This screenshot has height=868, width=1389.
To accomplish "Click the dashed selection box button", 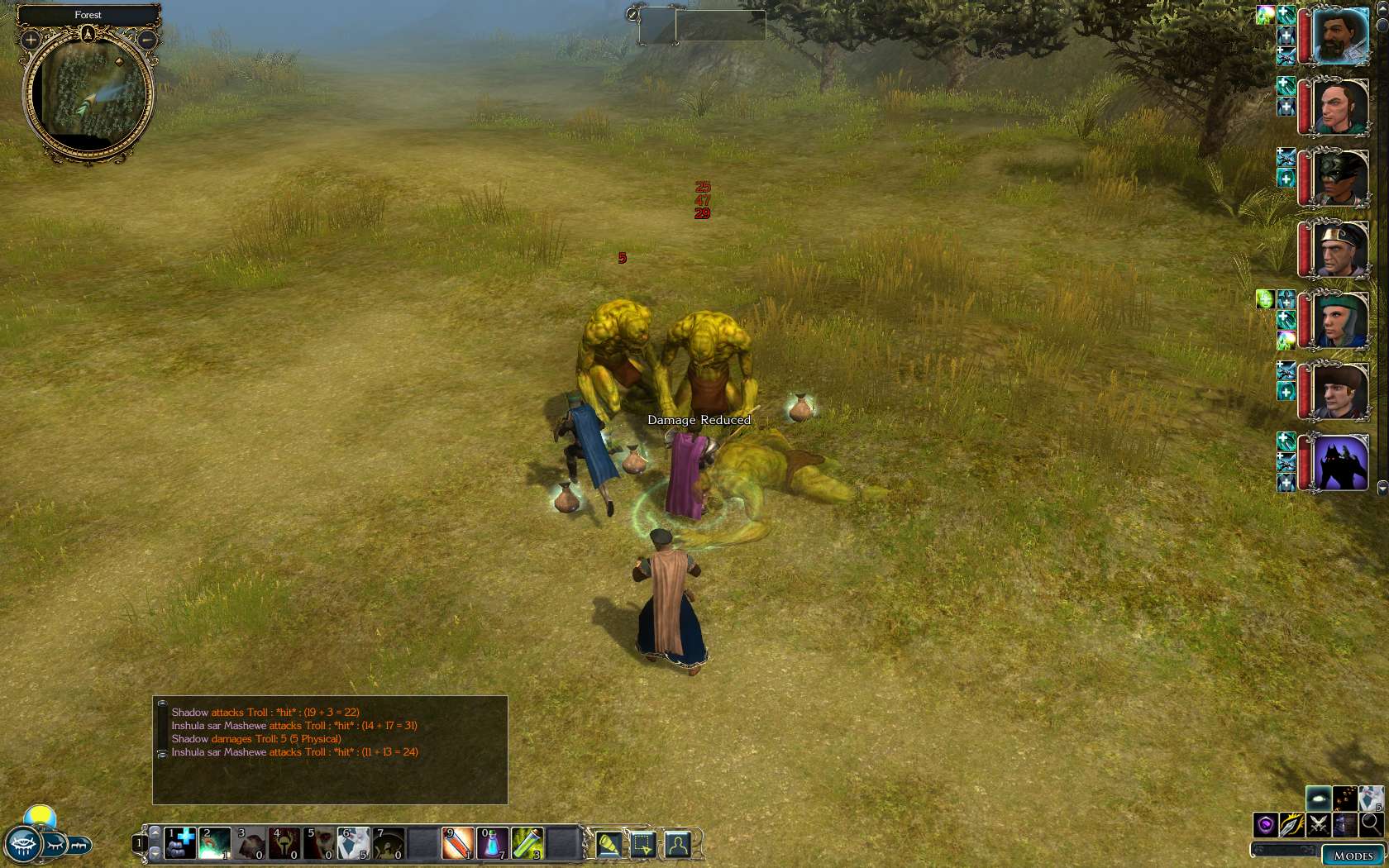I will coord(642,844).
